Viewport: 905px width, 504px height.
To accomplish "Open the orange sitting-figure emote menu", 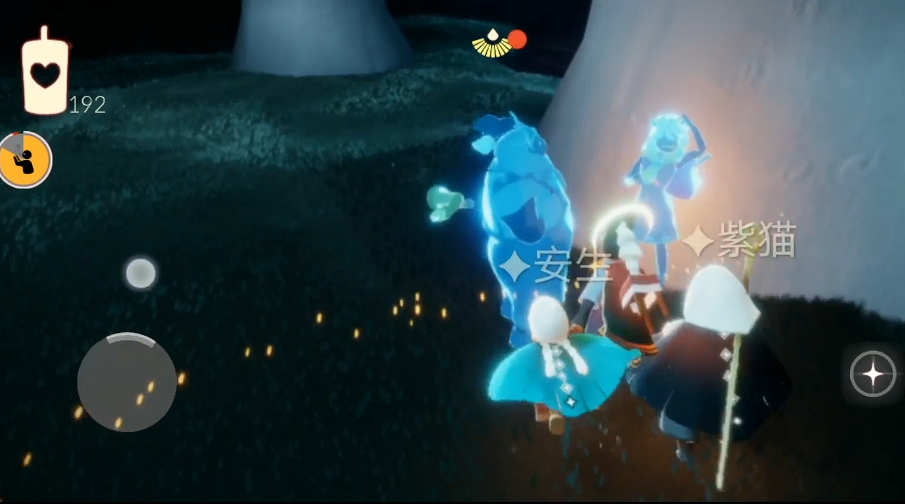I will coord(25,160).
